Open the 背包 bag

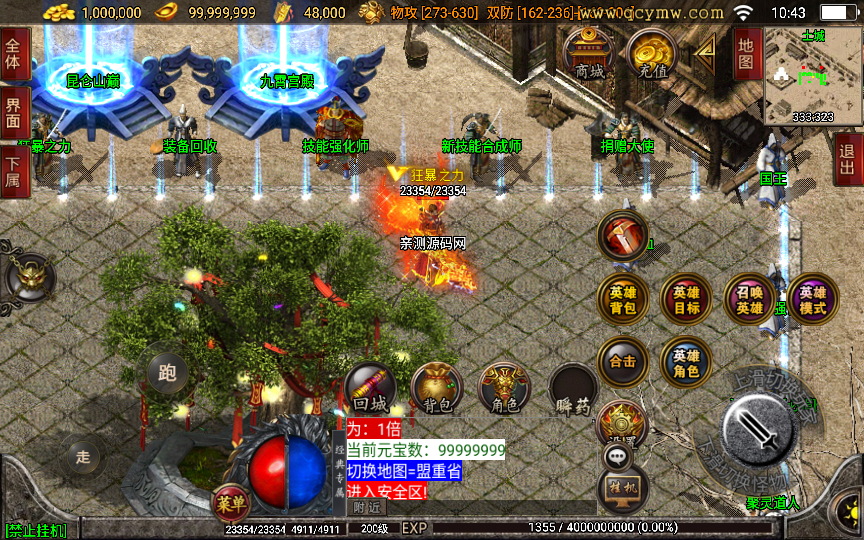click(436, 388)
